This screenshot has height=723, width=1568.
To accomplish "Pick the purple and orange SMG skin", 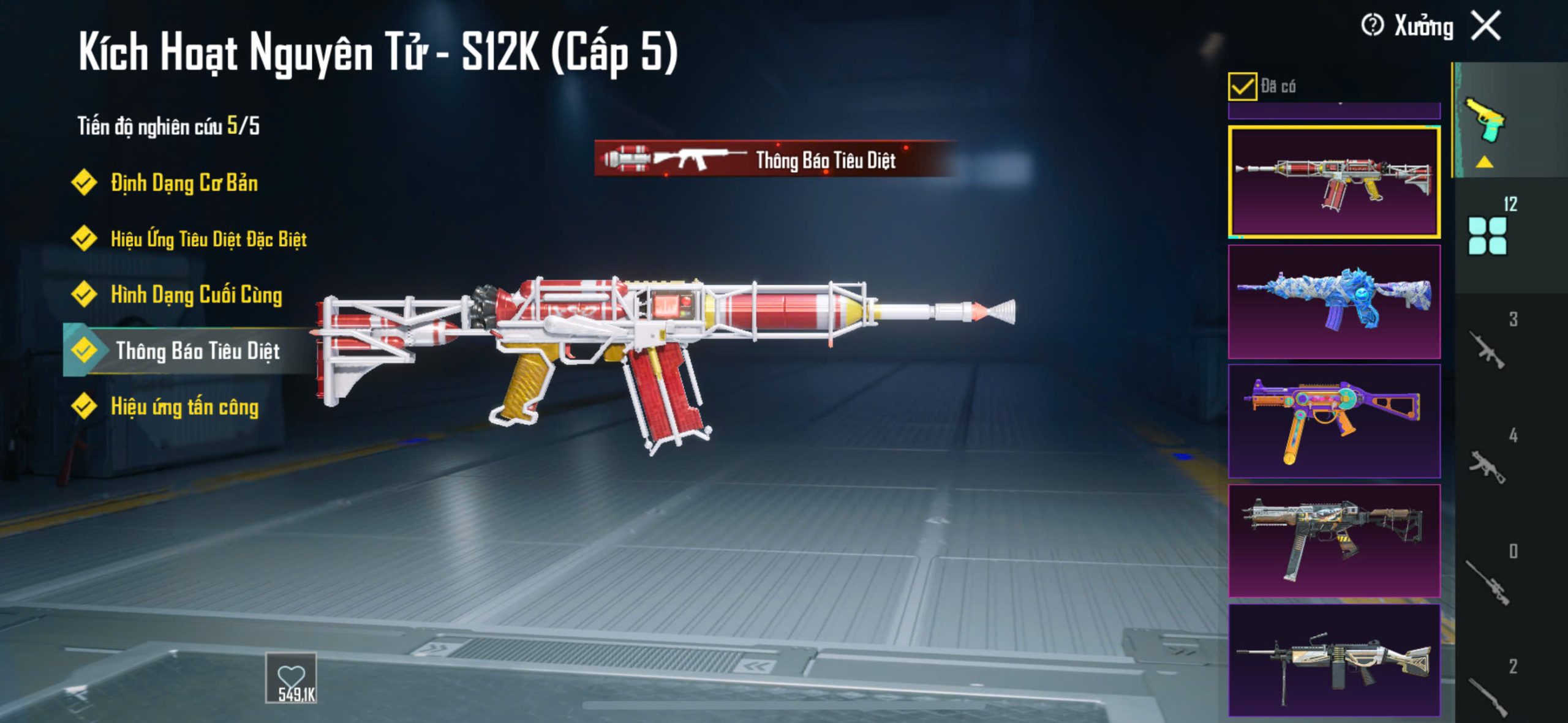I will (1333, 421).
